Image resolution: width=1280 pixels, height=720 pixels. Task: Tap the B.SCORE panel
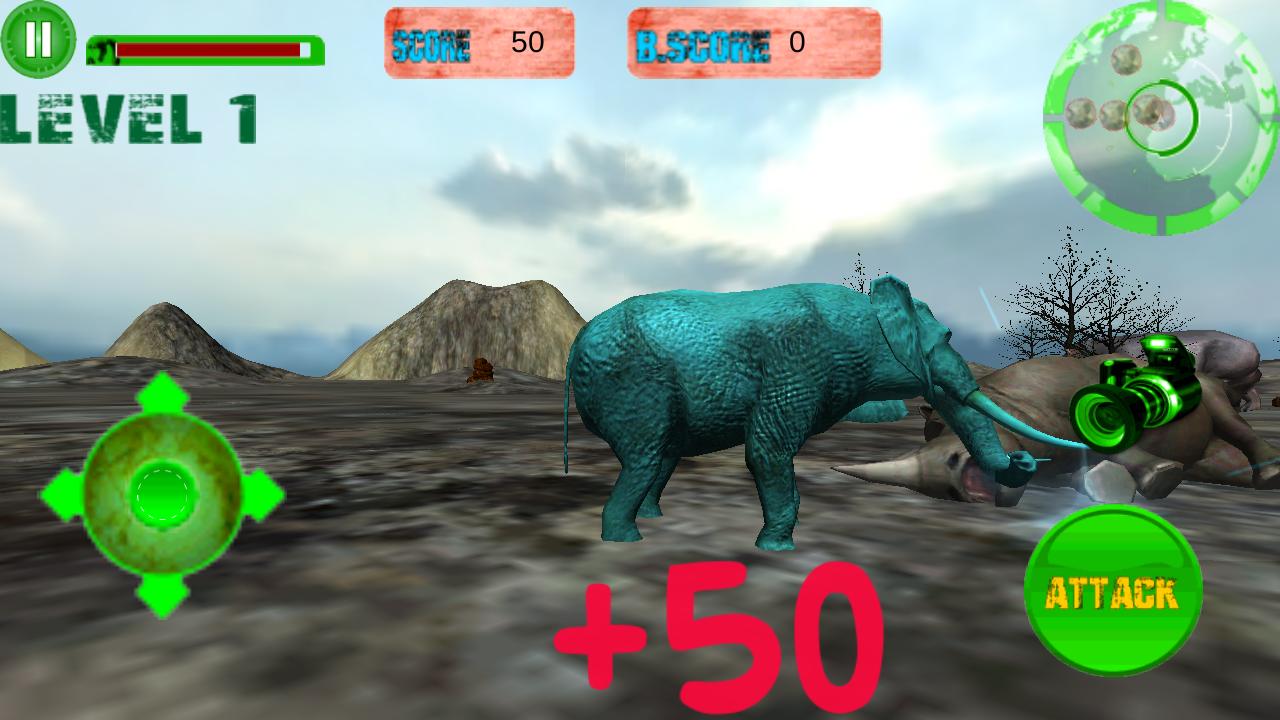click(754, 42)
